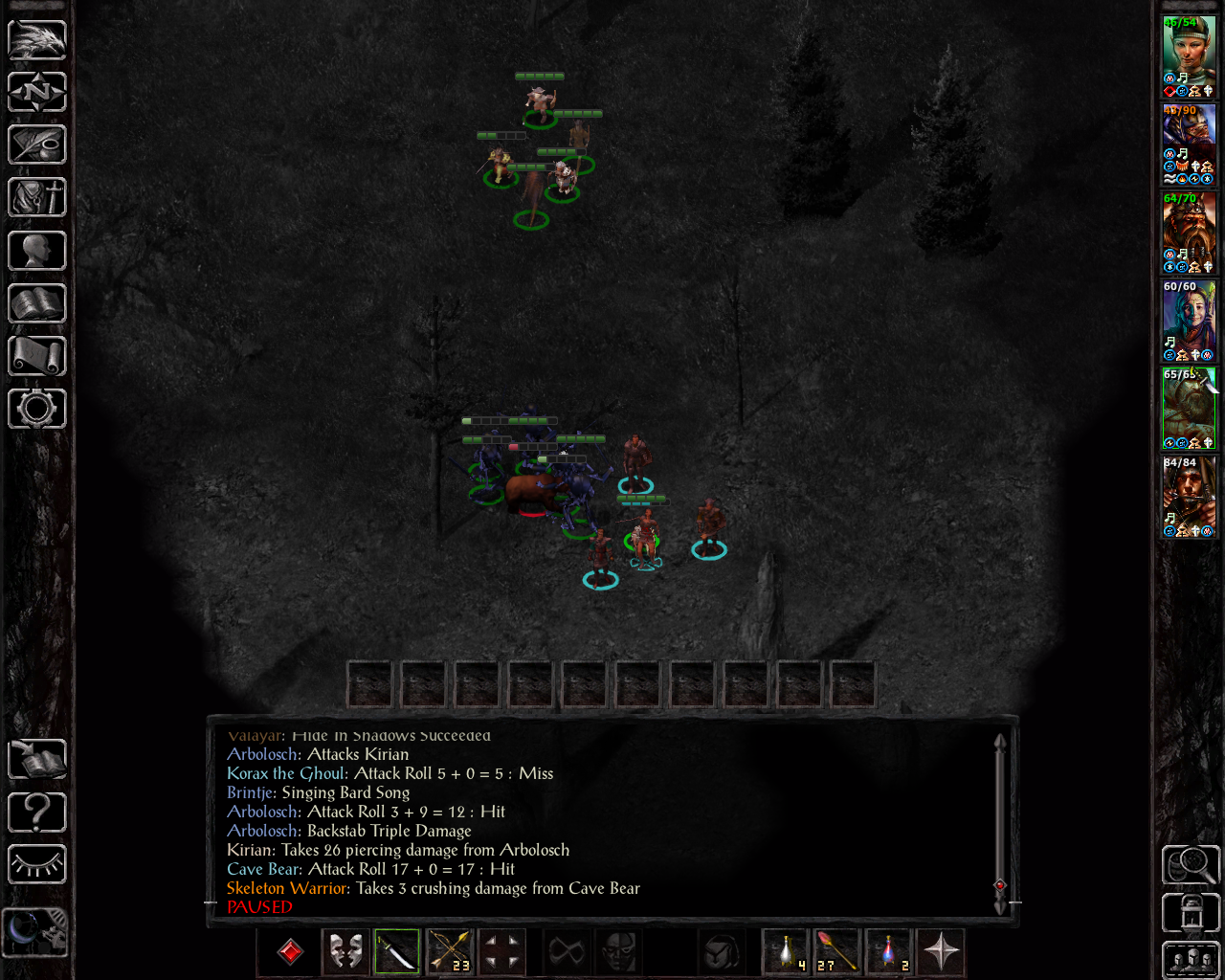Rest the party with closed-eye button

pos(37,864)
